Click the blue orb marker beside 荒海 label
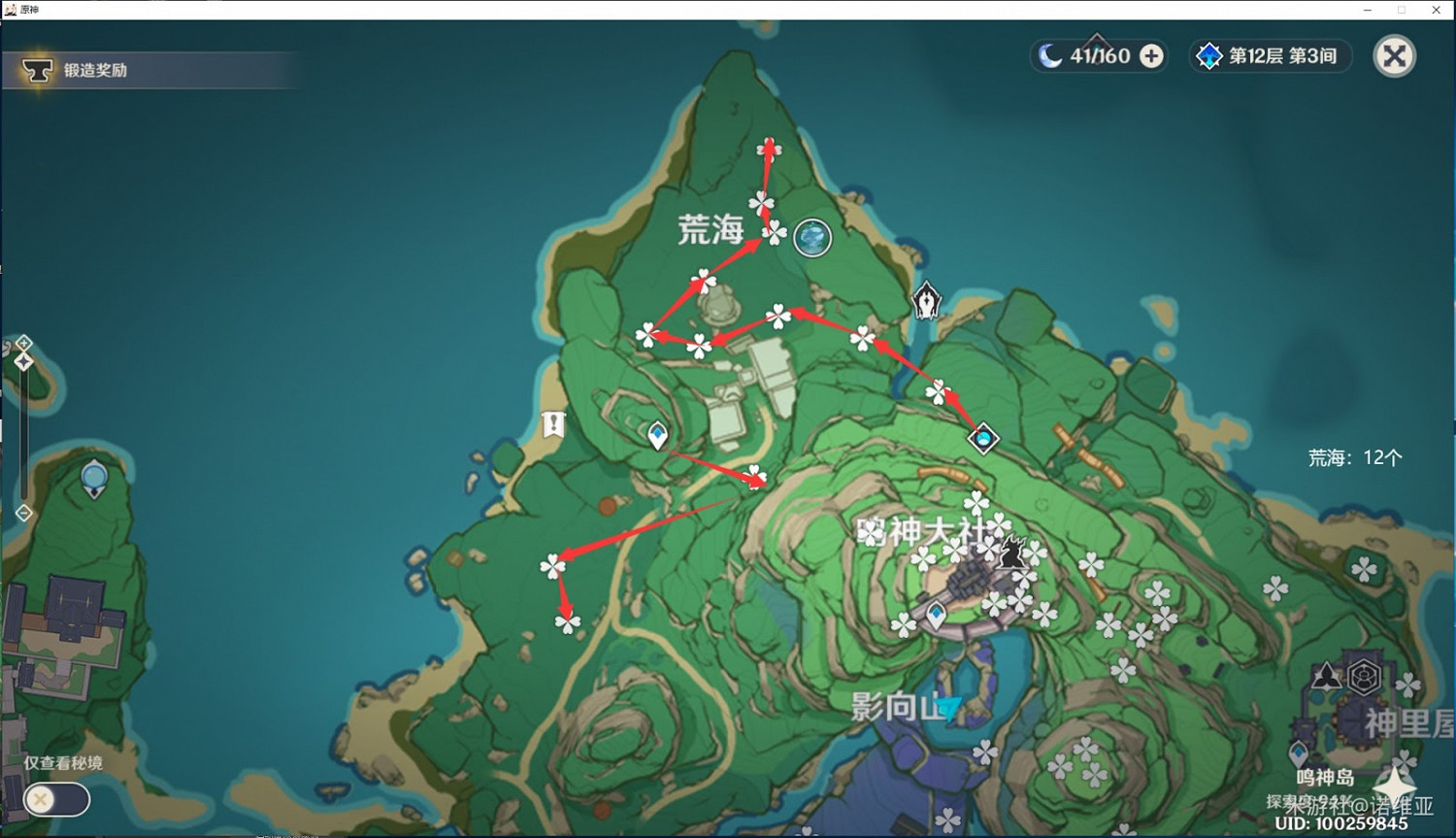1456x838 pixels. [811, 237]
